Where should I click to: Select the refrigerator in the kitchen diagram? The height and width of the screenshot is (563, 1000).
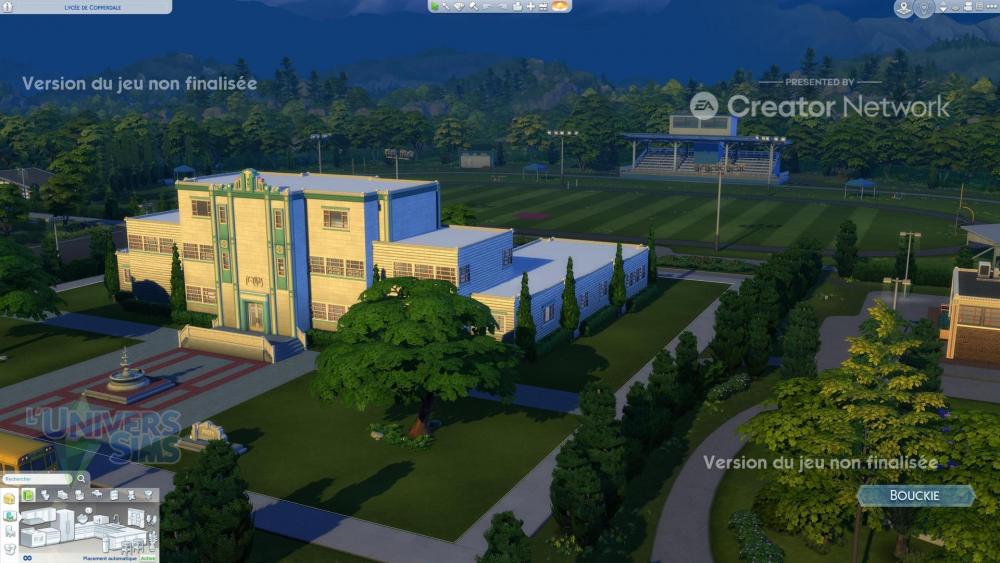point(67,523)
